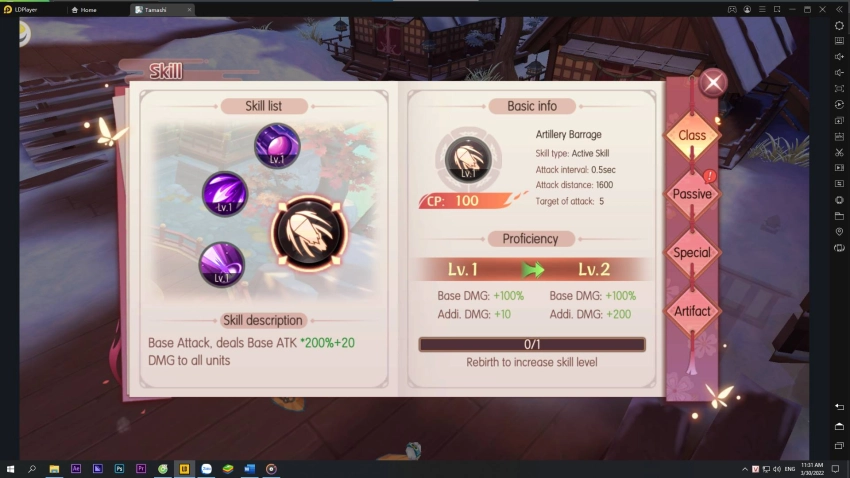
Task: Pick the bottom purple beam skill icon
Action: pyautogui.click(x=222, y=265)
